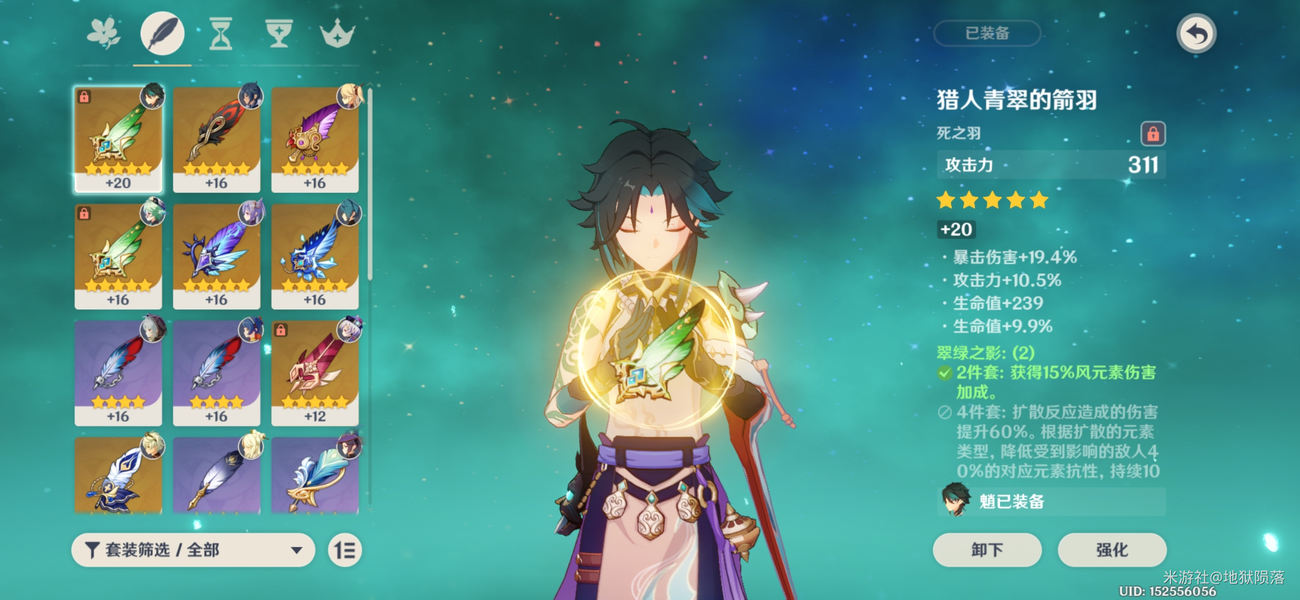Select the green feather at +16
Image resolution: width=1300 pixels, height=600 pixels.
[117, 256]
